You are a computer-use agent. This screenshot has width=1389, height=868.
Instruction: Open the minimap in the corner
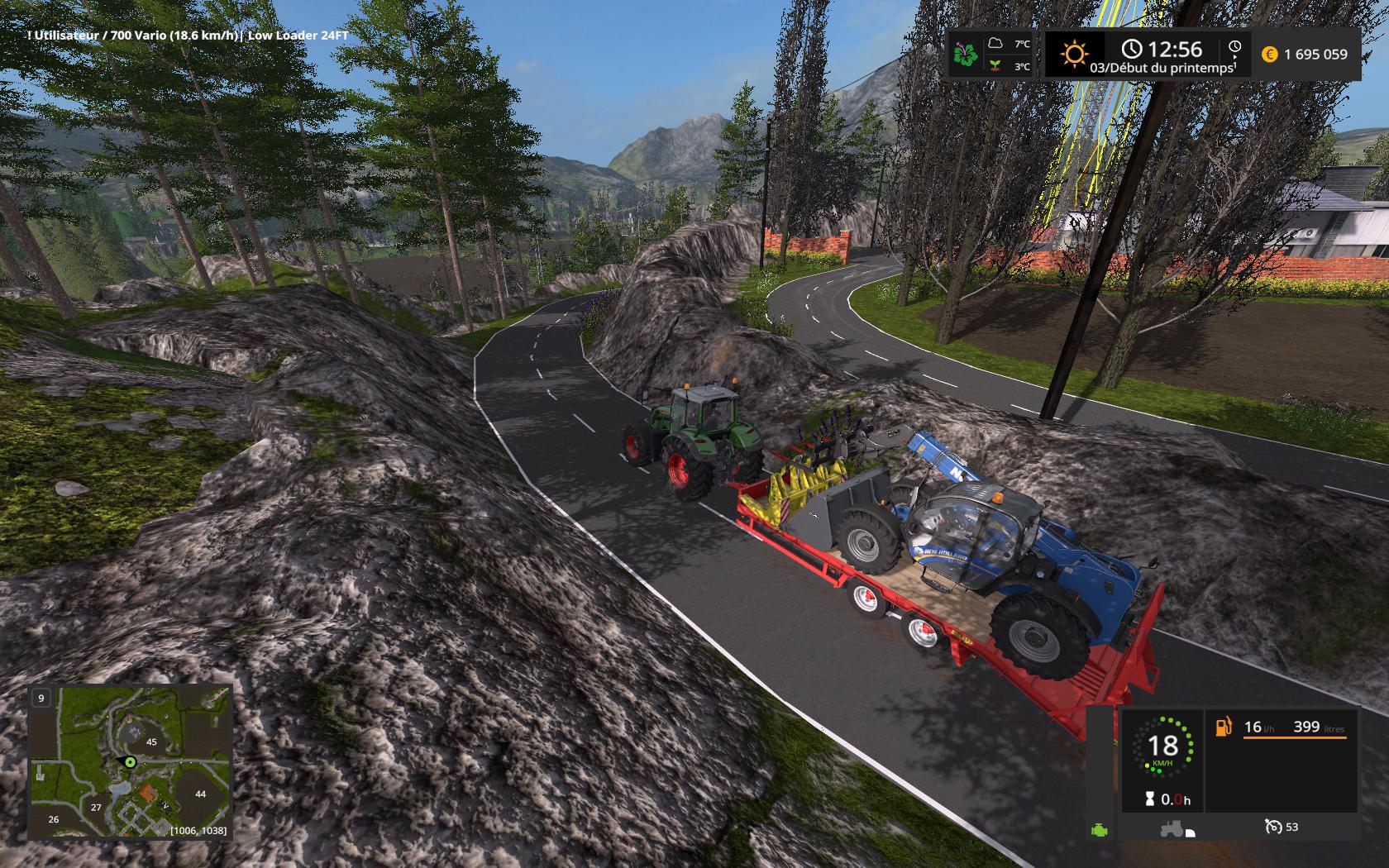[x=131, y=761]
